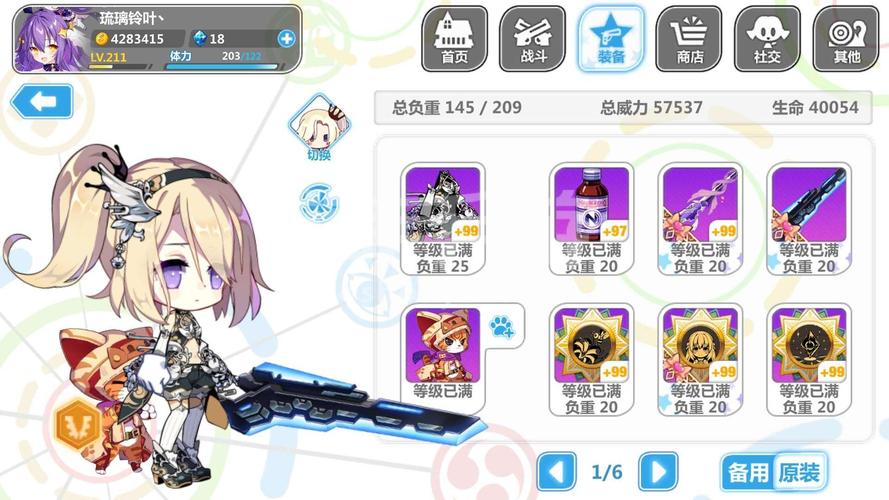Open the 首页 home tab
889x500 pixels.
point(454,38)
